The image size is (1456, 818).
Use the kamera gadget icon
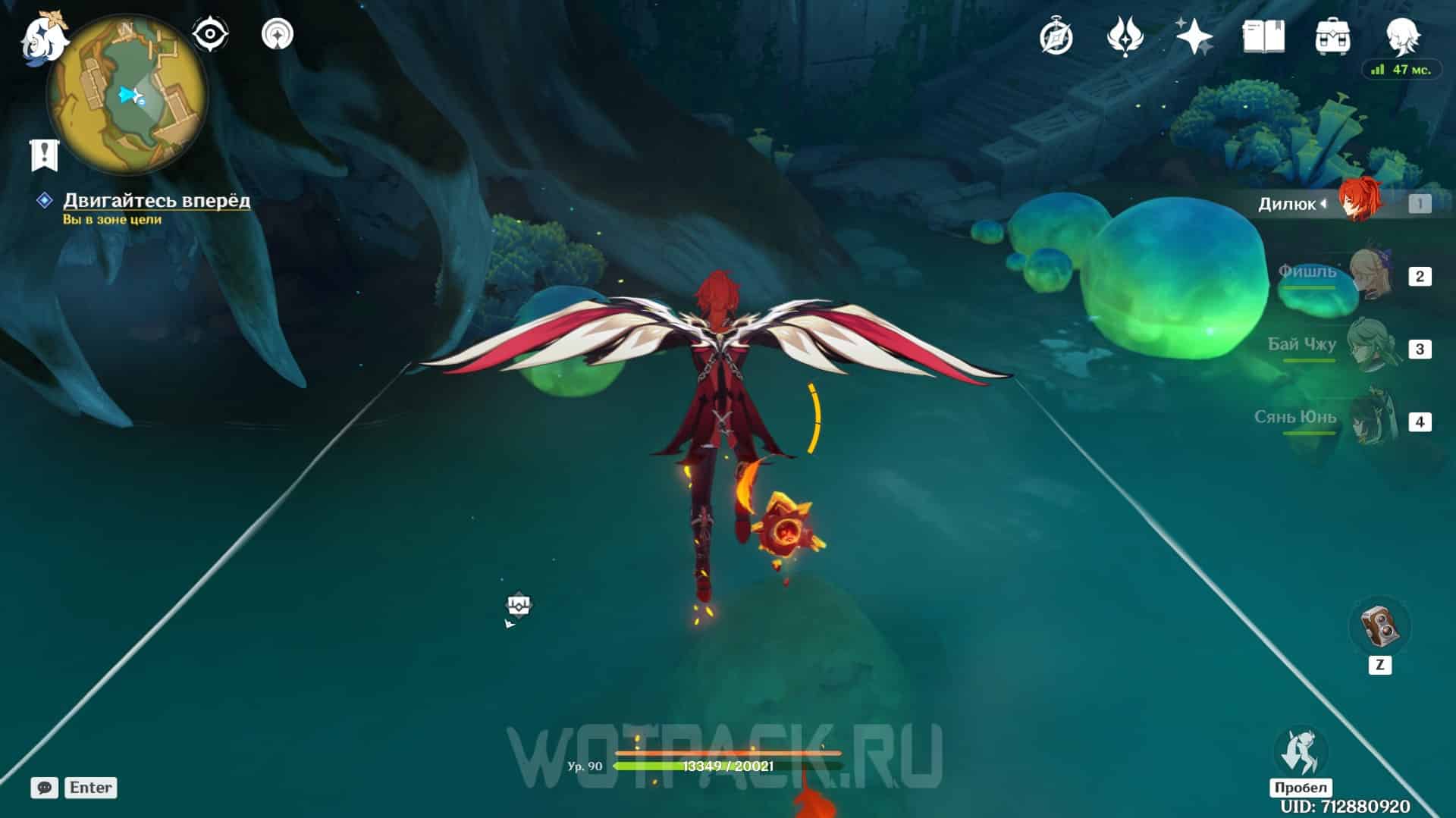click(1379, 627)
